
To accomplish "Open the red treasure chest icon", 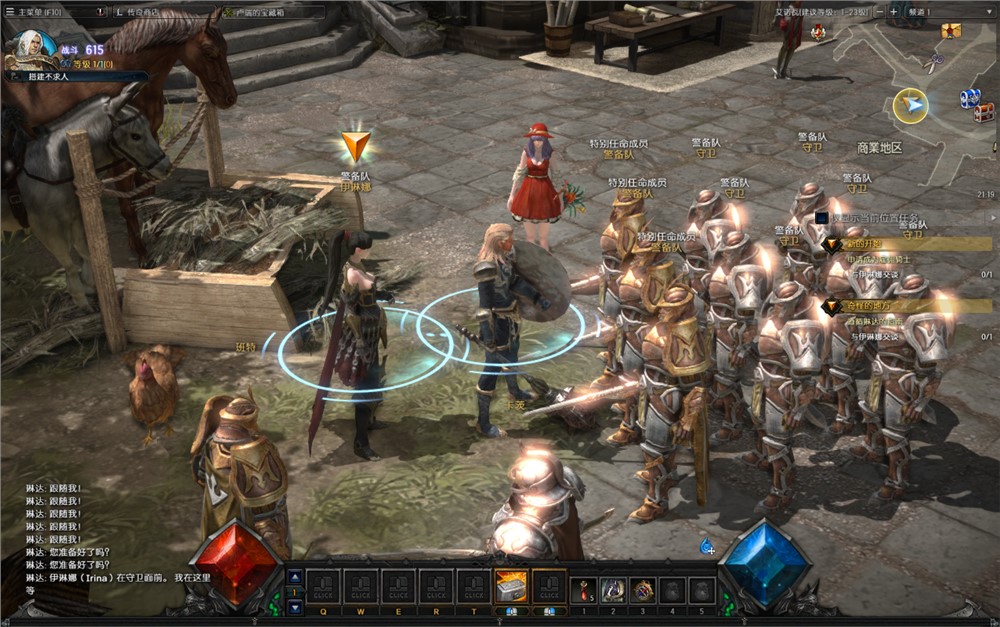I will (x=984, y=112).
